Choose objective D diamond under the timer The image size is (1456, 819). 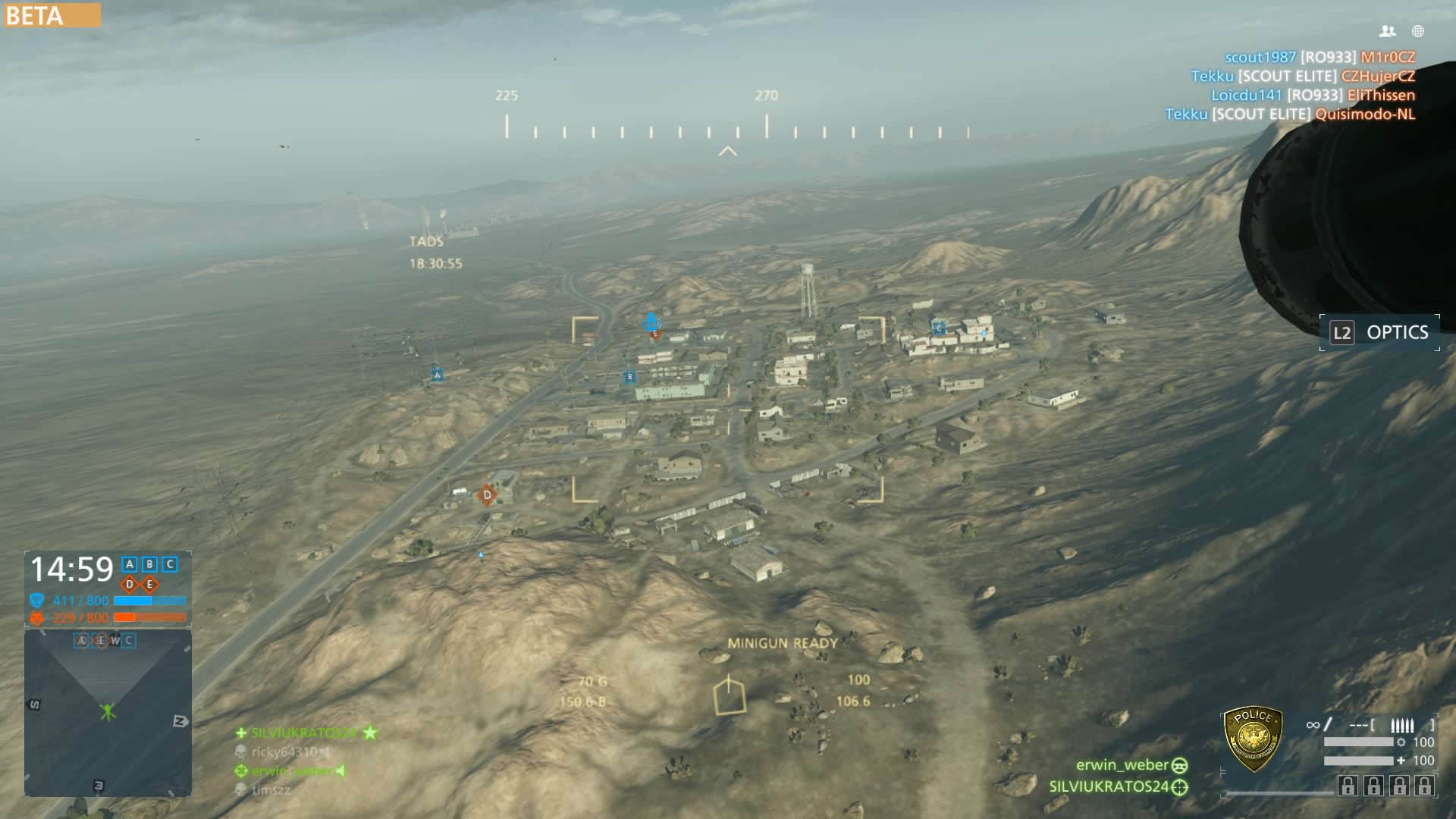pyautogui.click(x=130, y=584)
